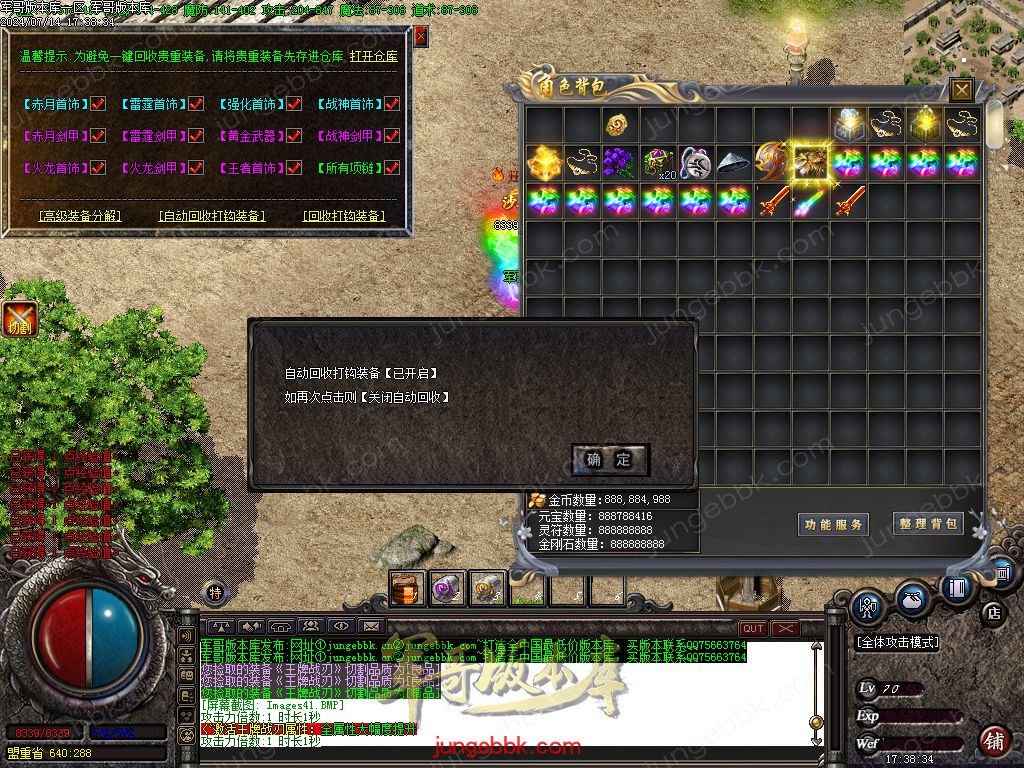Viewport: 1024px width, 768px height.
Task: Confirm the auto-recycle dialog with 确定
Action: (x=610, y=460)
